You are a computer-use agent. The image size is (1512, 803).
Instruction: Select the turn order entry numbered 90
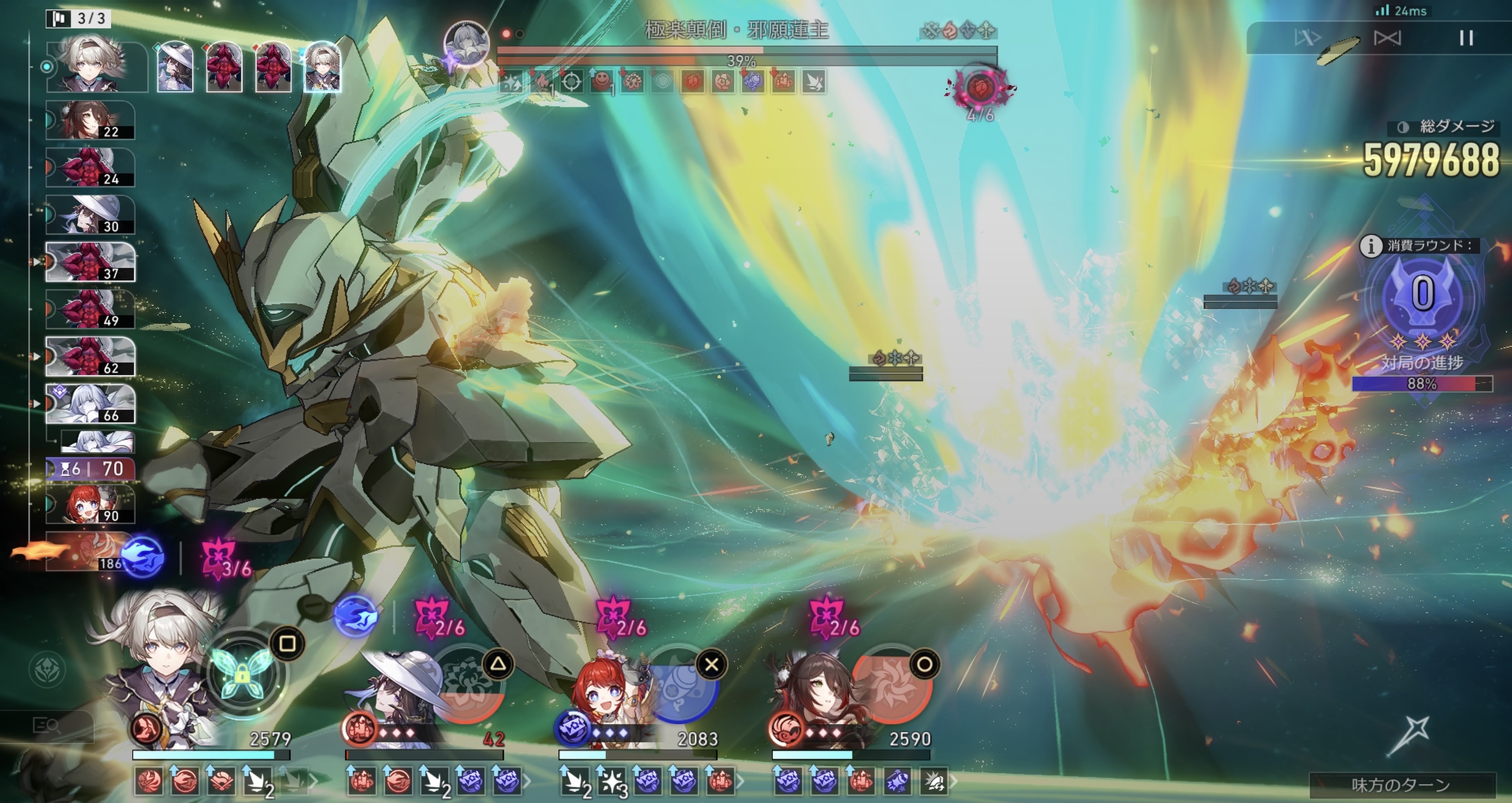pyautogui.click(x=90, y=504)
